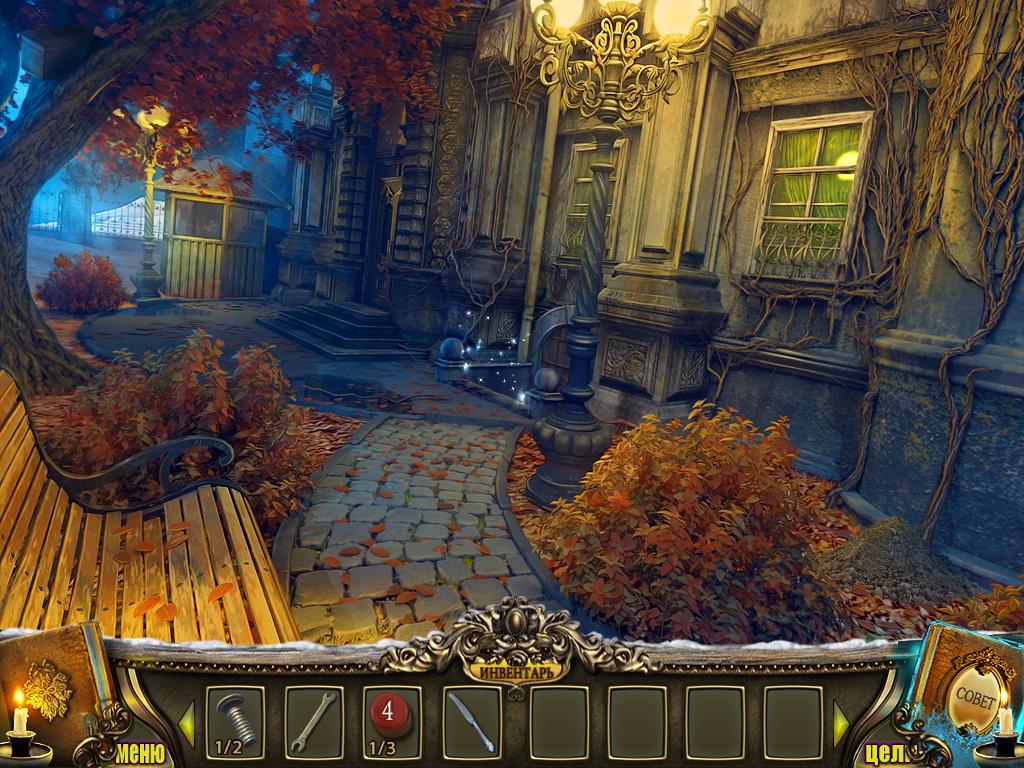
Task: Open the МЕНЮ menu
Action: 139,751
